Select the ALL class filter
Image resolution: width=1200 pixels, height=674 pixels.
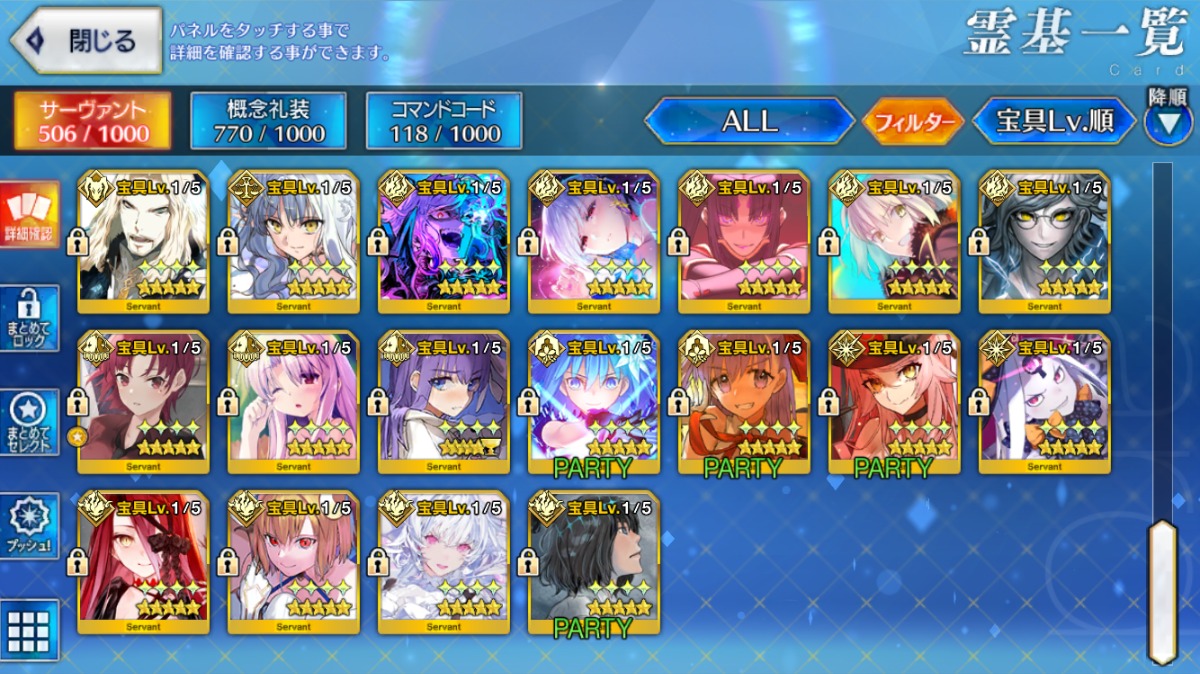tap(750, 122)
